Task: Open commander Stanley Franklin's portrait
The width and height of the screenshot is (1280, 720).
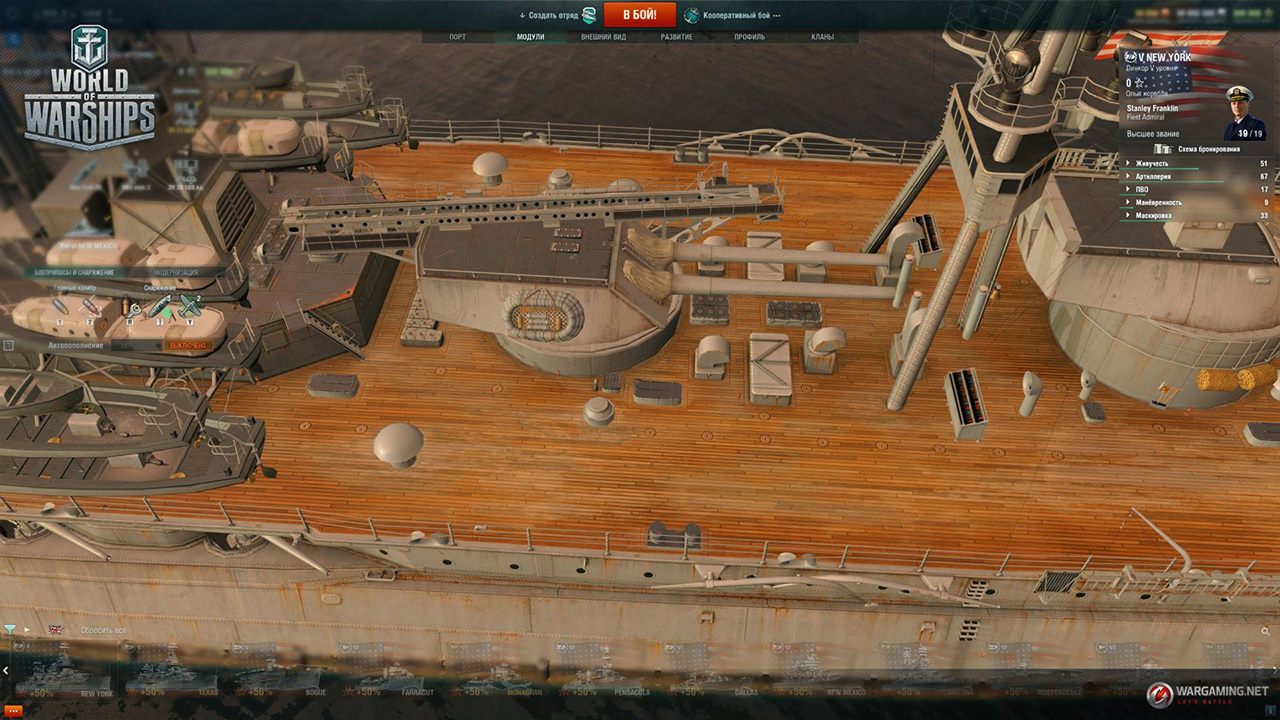Action: pyautogui.click(x=1243, y=112)
